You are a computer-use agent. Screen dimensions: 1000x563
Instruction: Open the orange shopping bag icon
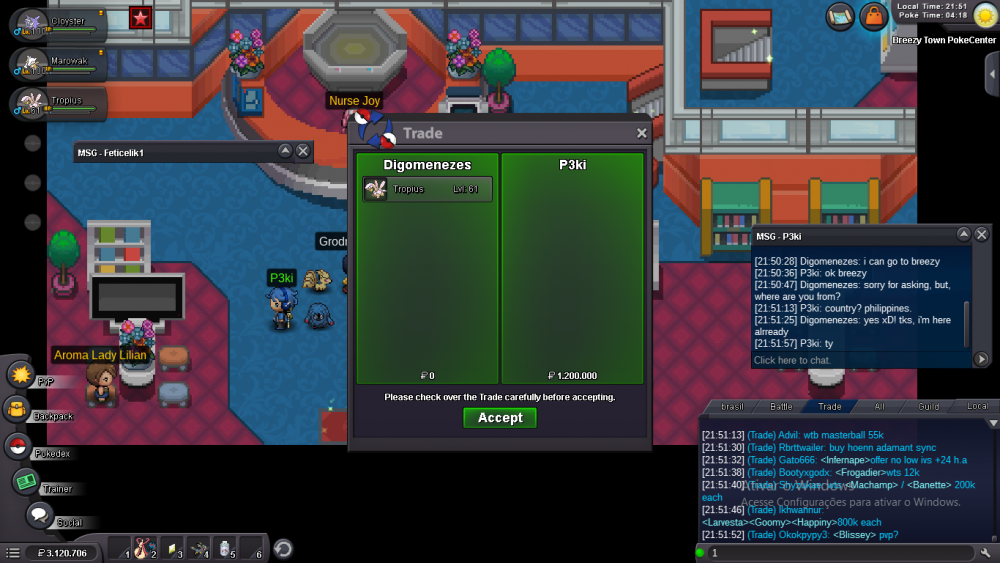(x=873, y=15)
